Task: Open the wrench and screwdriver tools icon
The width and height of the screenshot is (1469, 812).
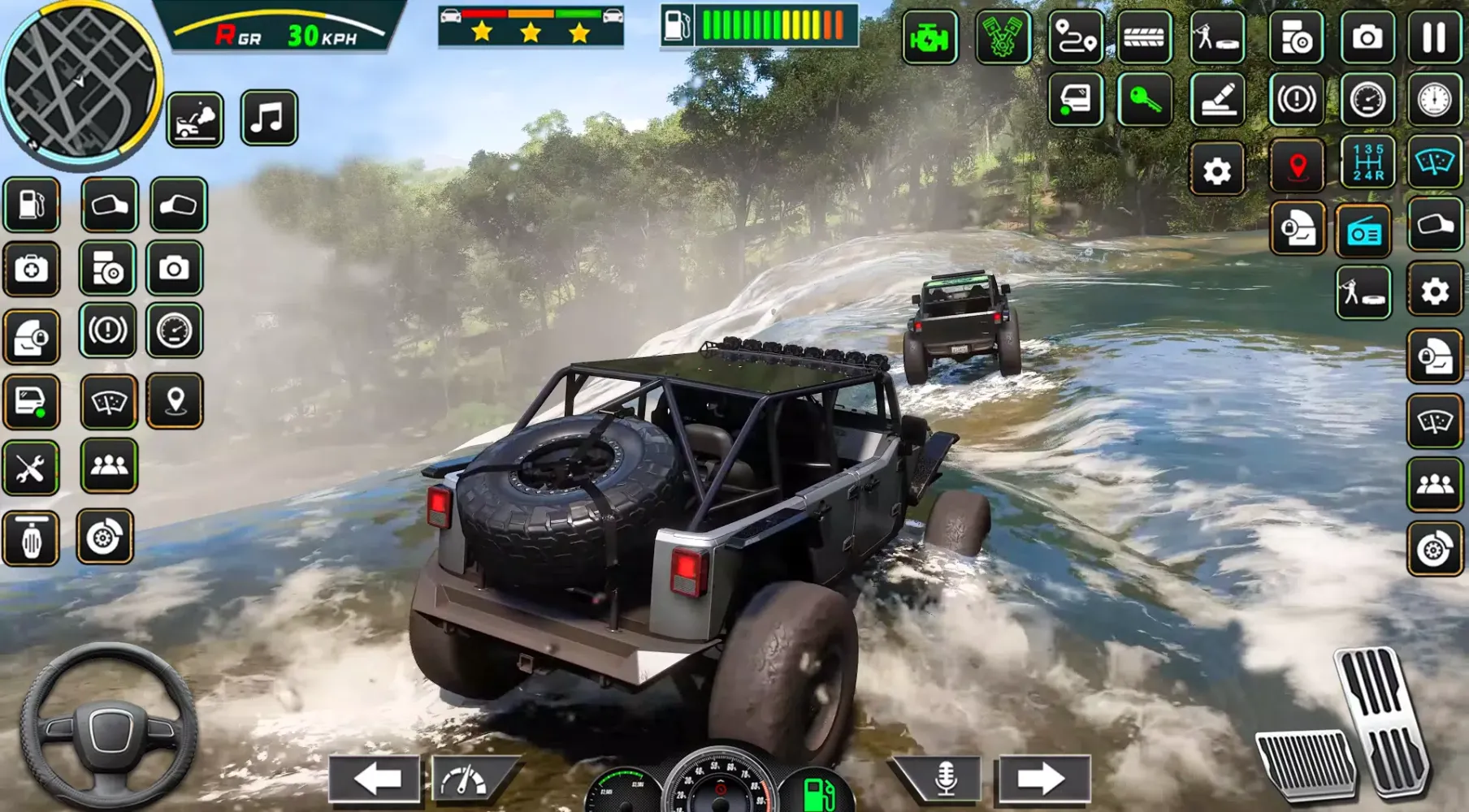Action: 31,469
